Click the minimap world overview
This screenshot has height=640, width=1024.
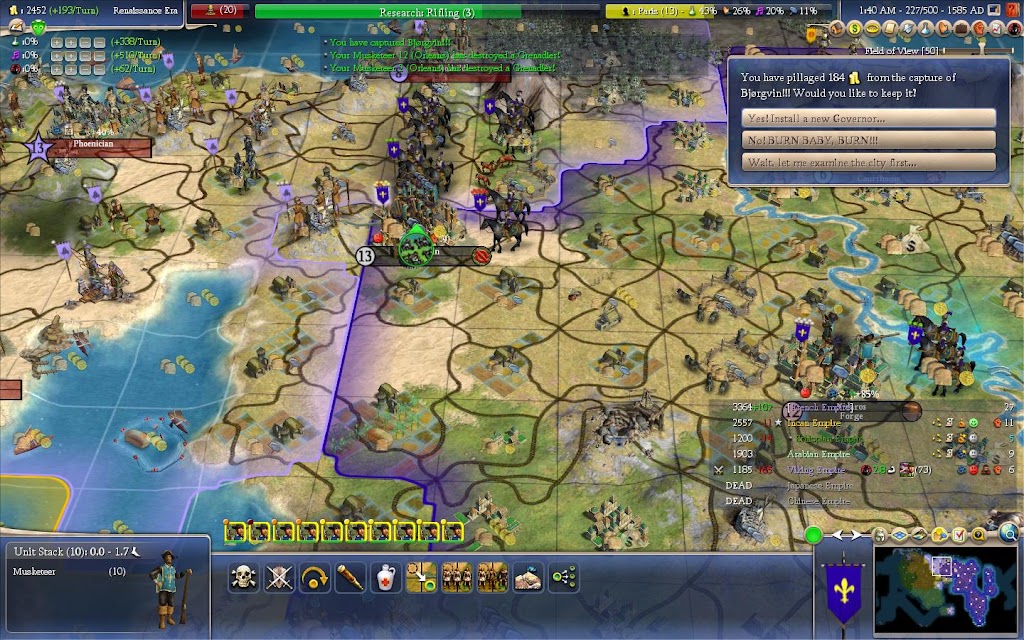pyautogui.click(x=946, y=590)
